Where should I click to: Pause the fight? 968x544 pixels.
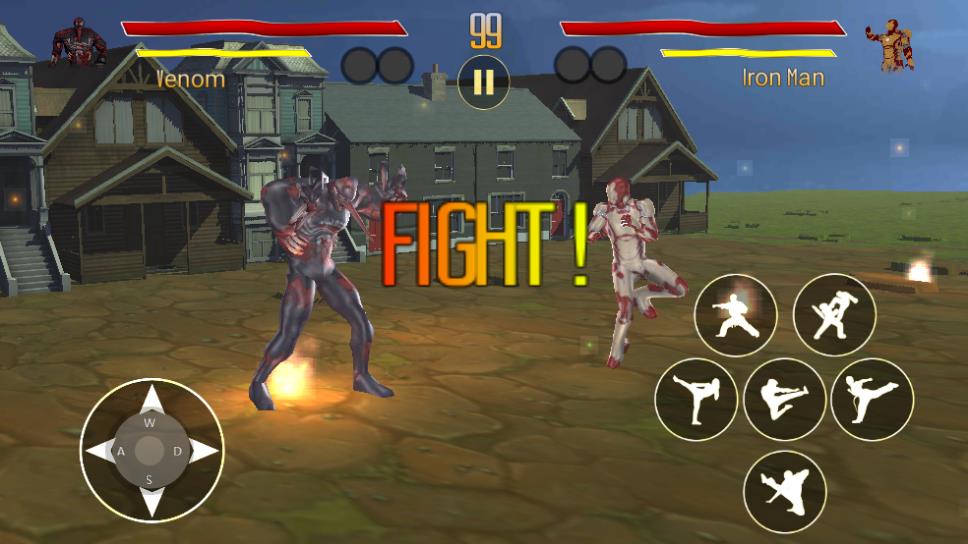(484, 82)
